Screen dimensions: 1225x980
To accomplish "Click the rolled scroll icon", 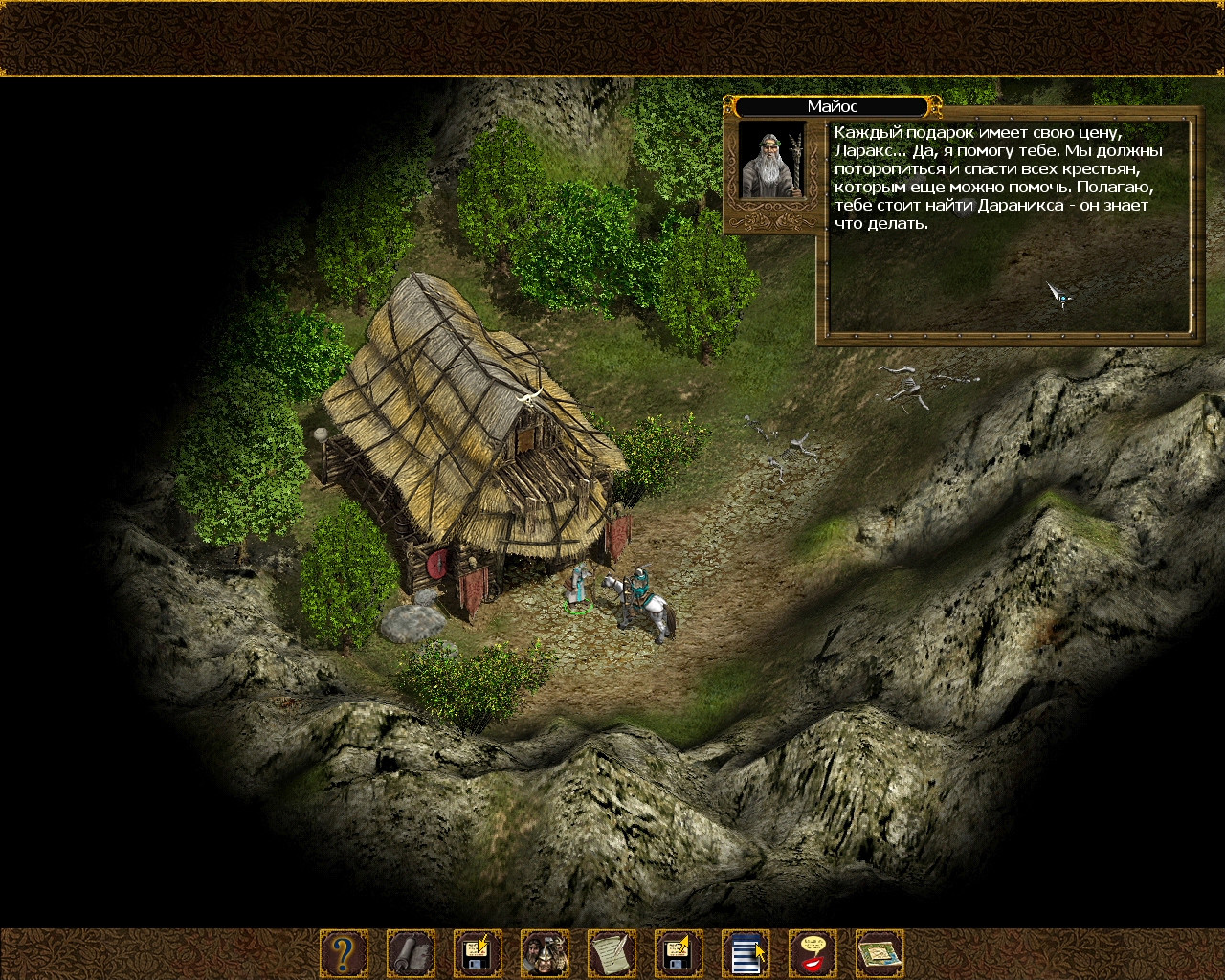I will (x=411, y=954).
